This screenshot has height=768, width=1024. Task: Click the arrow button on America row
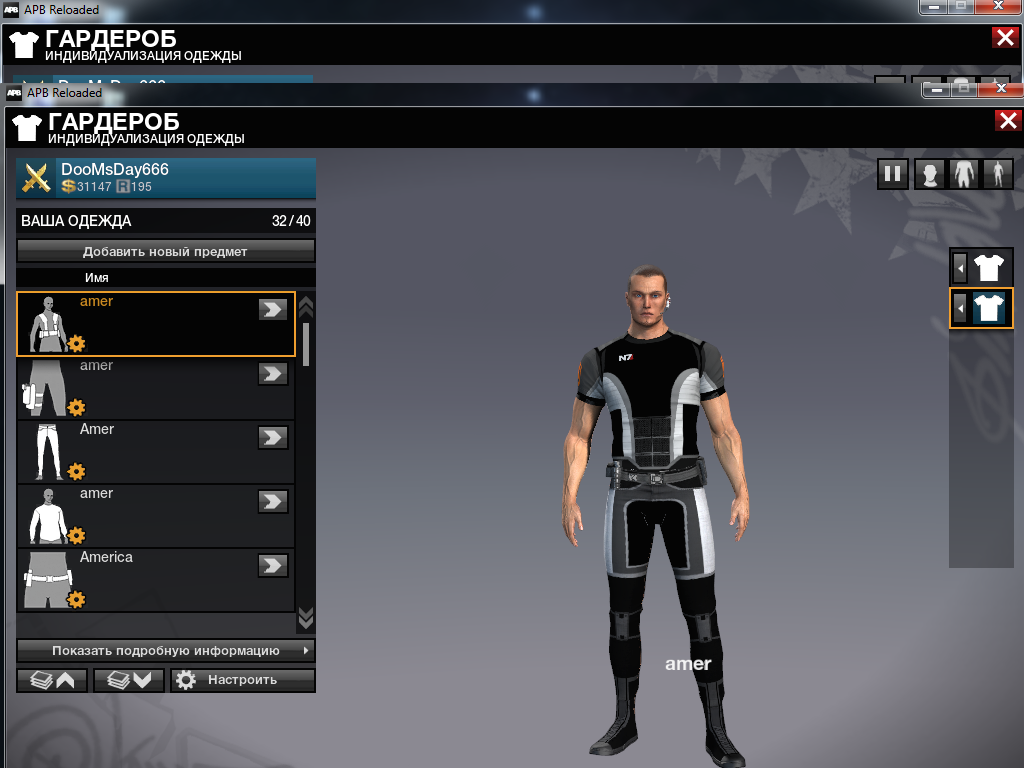(x=272, y=565)
